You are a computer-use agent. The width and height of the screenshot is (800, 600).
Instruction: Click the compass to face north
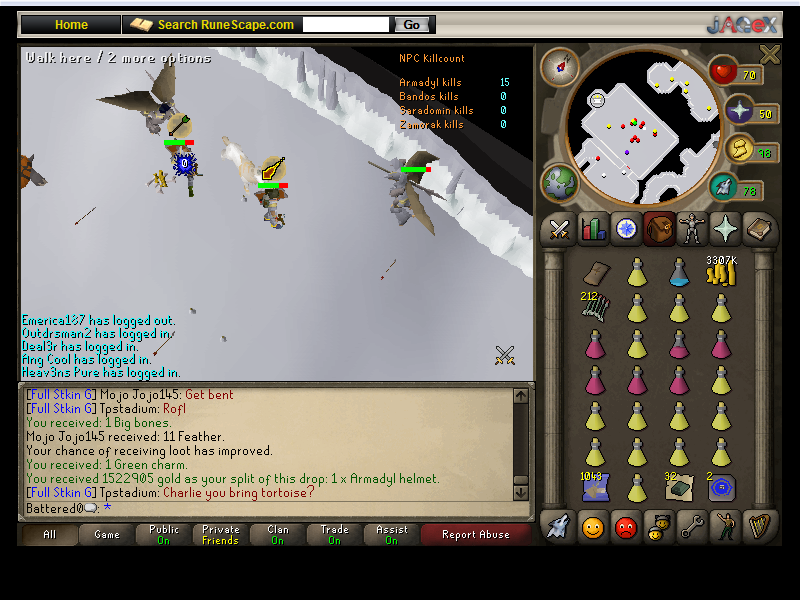560,67
